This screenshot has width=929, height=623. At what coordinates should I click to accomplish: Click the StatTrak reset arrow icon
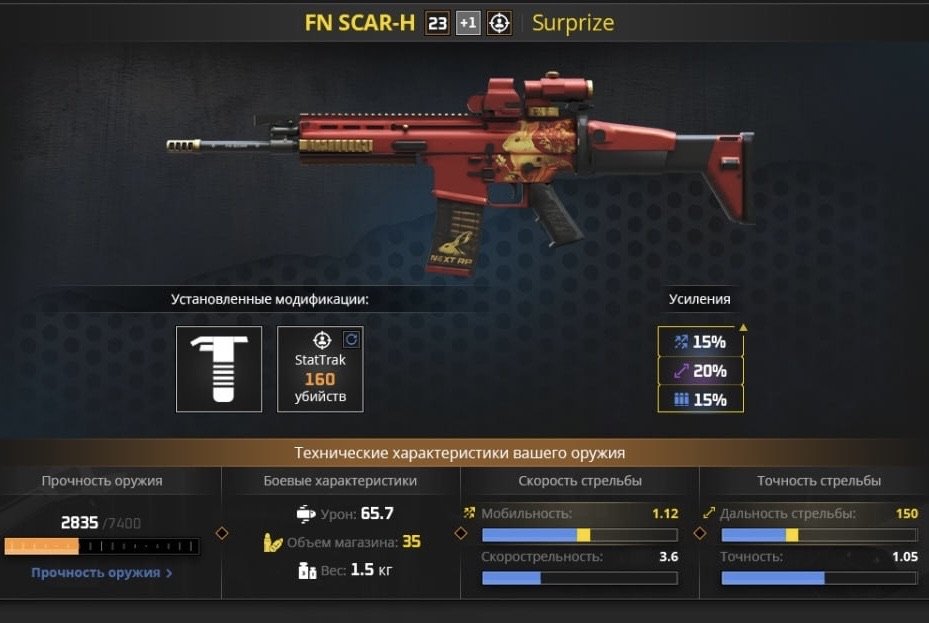pos(351,339)
